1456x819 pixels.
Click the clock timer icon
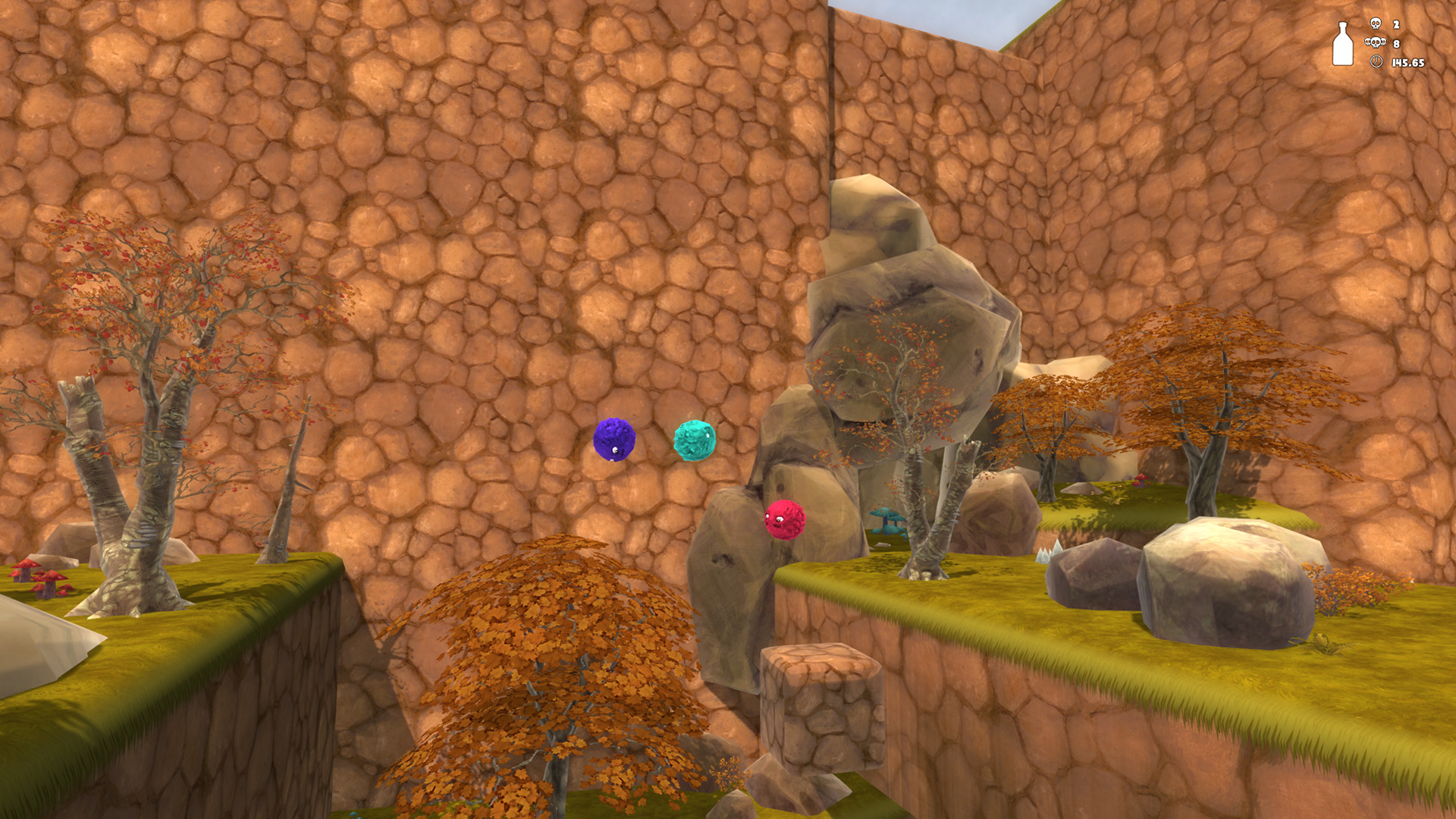[1376, 62]
